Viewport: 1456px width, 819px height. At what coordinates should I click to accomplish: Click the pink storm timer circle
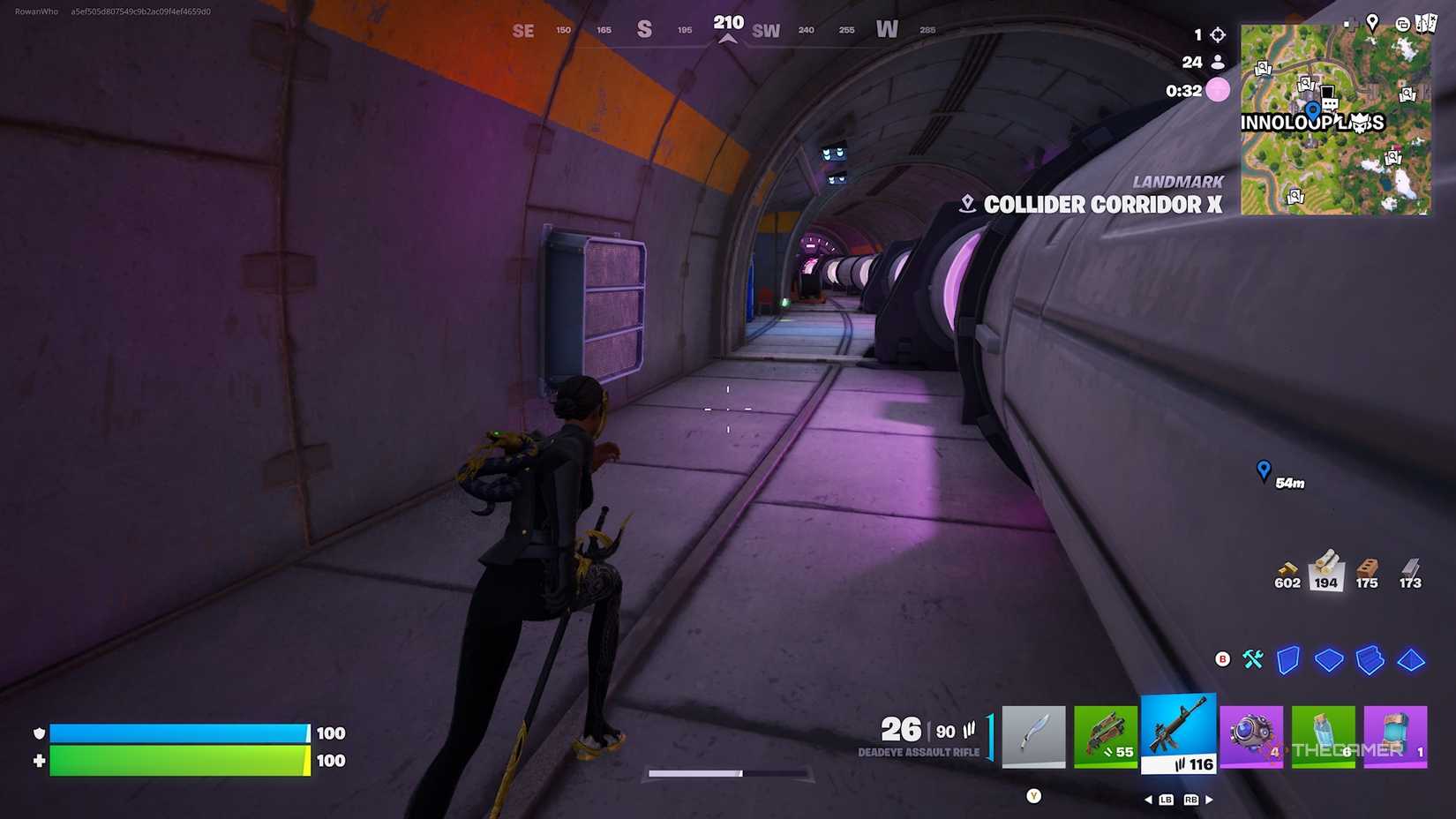(x=1217, y=90)
